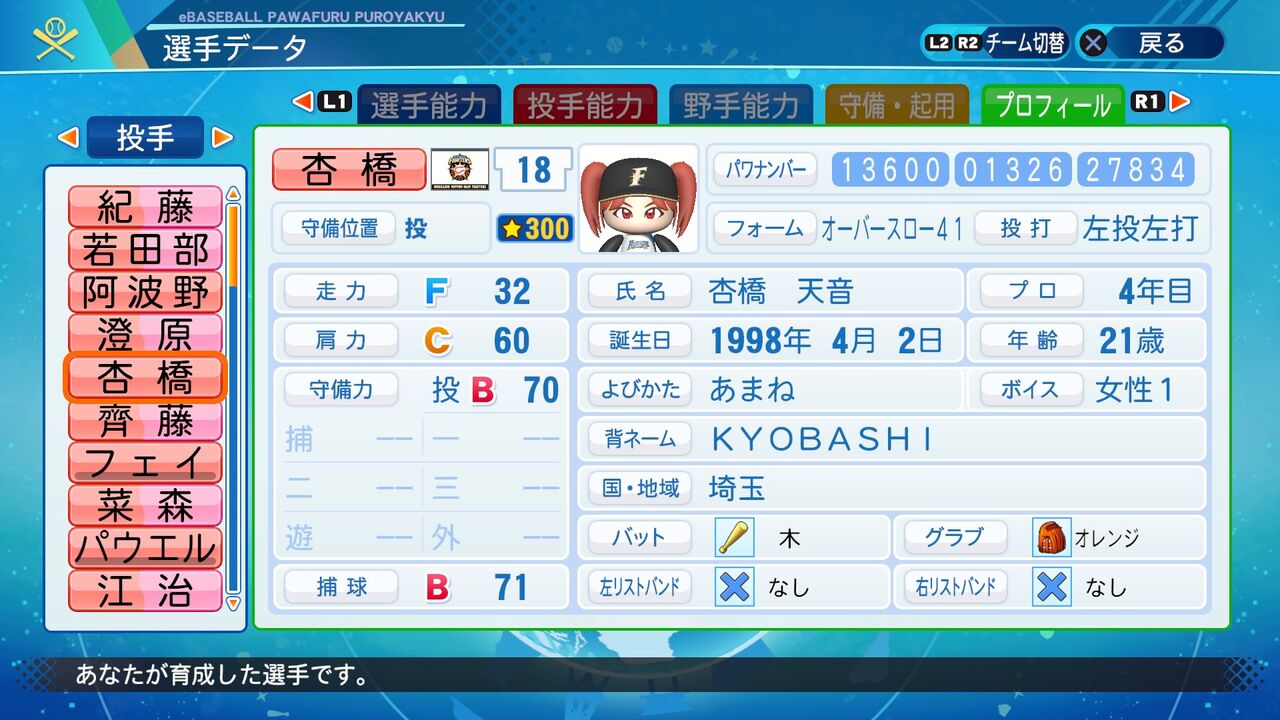
Task: Click the left arrow on the 投手 selector
Action: (x=69, y=139)
